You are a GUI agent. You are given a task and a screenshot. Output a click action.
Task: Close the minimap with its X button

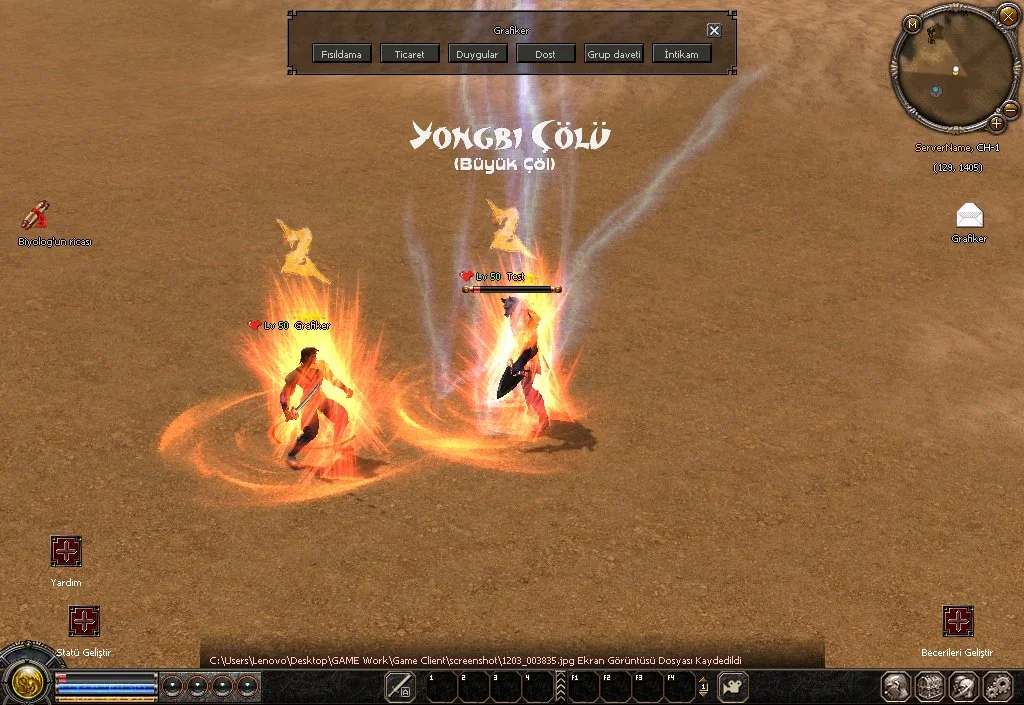1008,15
